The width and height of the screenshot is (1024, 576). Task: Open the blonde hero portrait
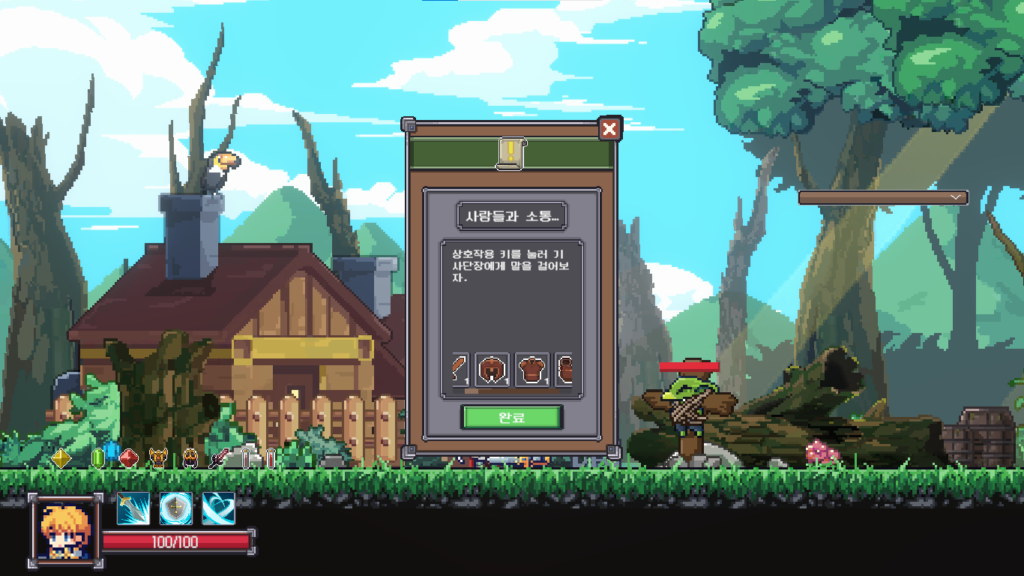(65, 527)
